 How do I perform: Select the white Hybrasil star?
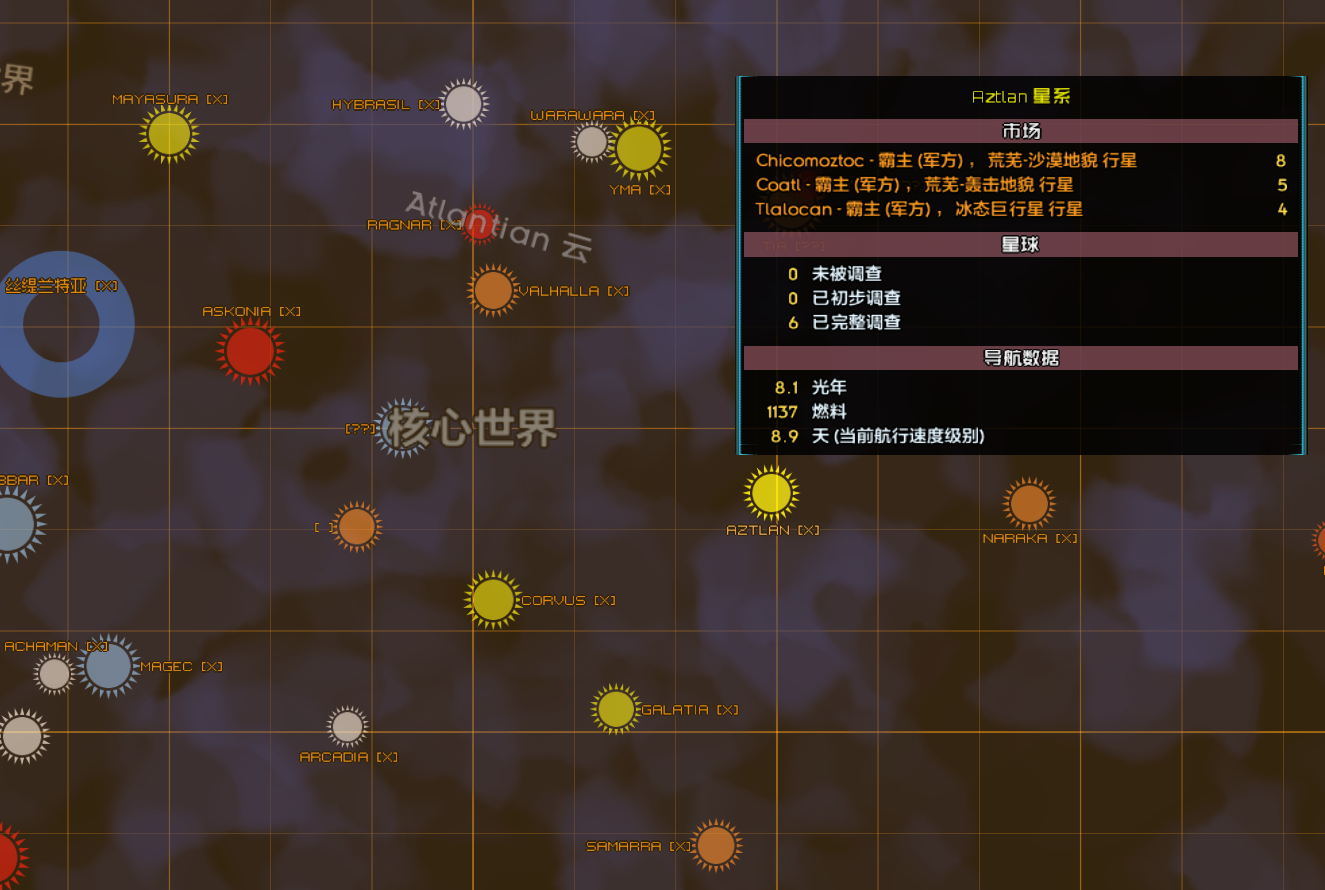tap(462, 103)
